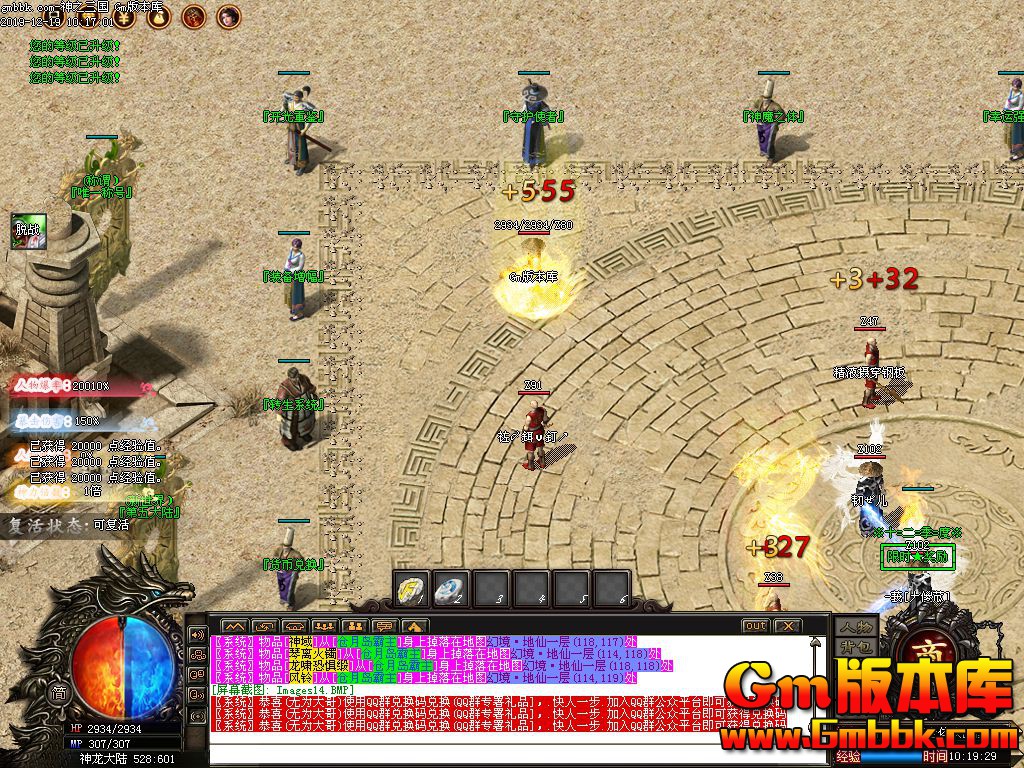
Task: Select the gold scroll in hotbar slot 1
Action: tap(412, 589)
